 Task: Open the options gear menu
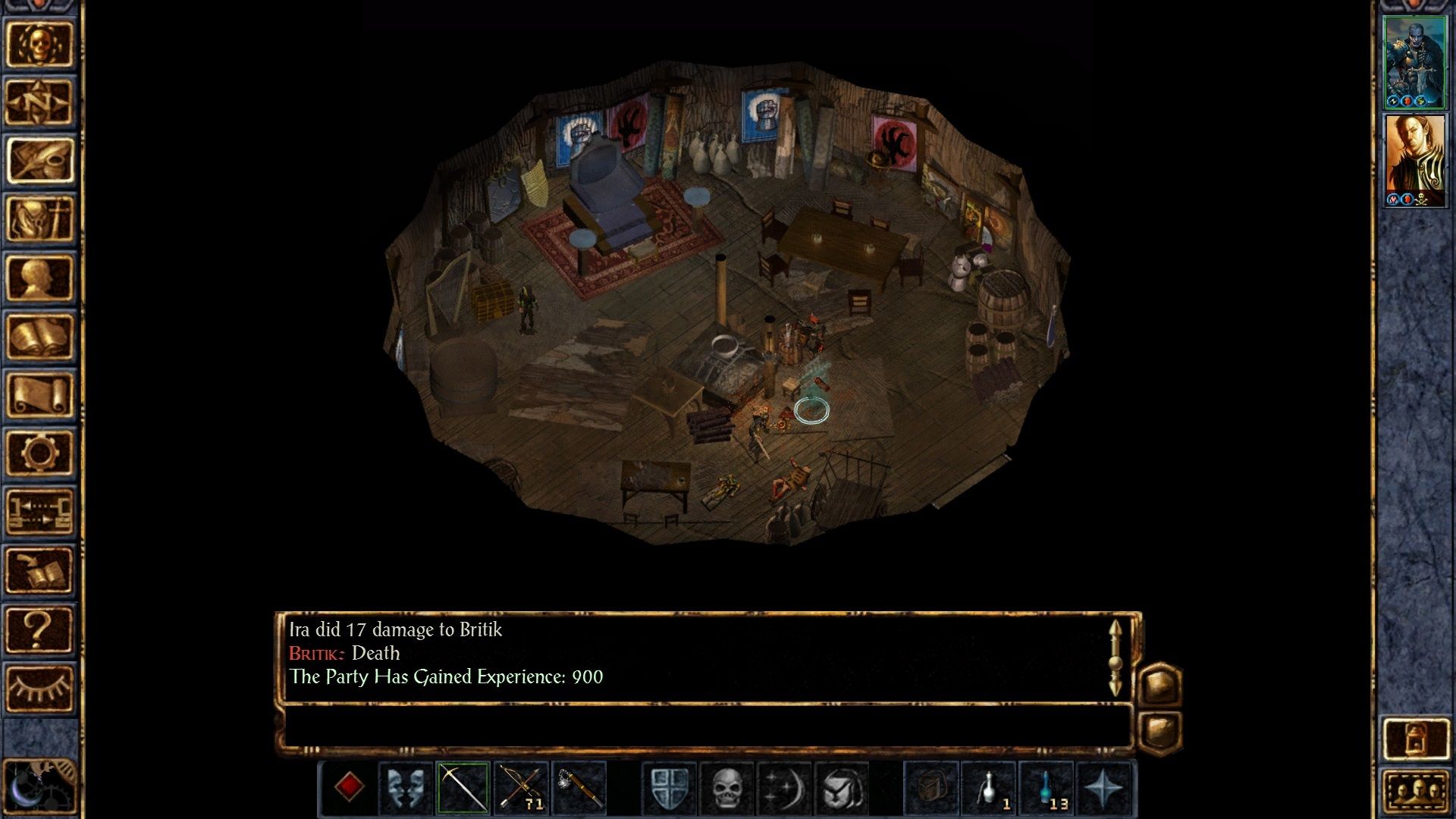(39, 453)
